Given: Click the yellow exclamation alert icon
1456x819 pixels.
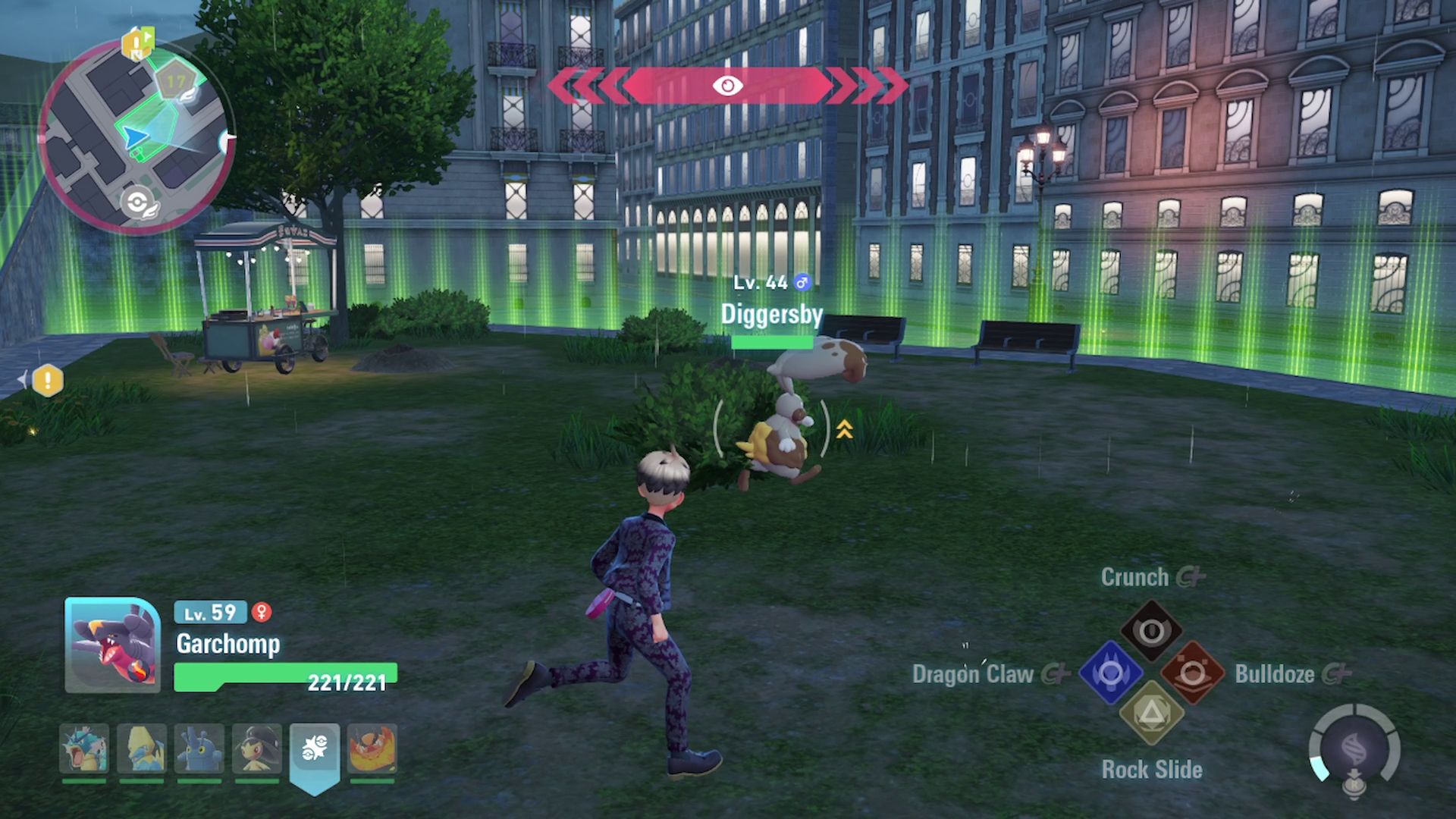Looking at the screenshot, I should pos(48,380).
